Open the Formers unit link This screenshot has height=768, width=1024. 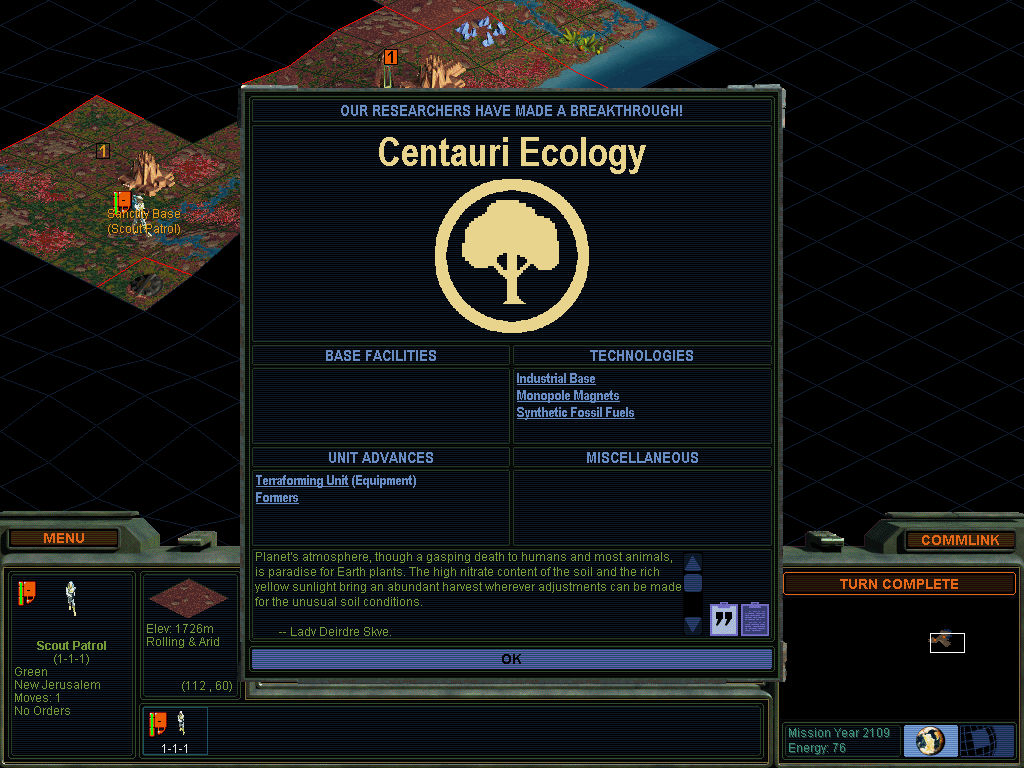pos(277,498)
